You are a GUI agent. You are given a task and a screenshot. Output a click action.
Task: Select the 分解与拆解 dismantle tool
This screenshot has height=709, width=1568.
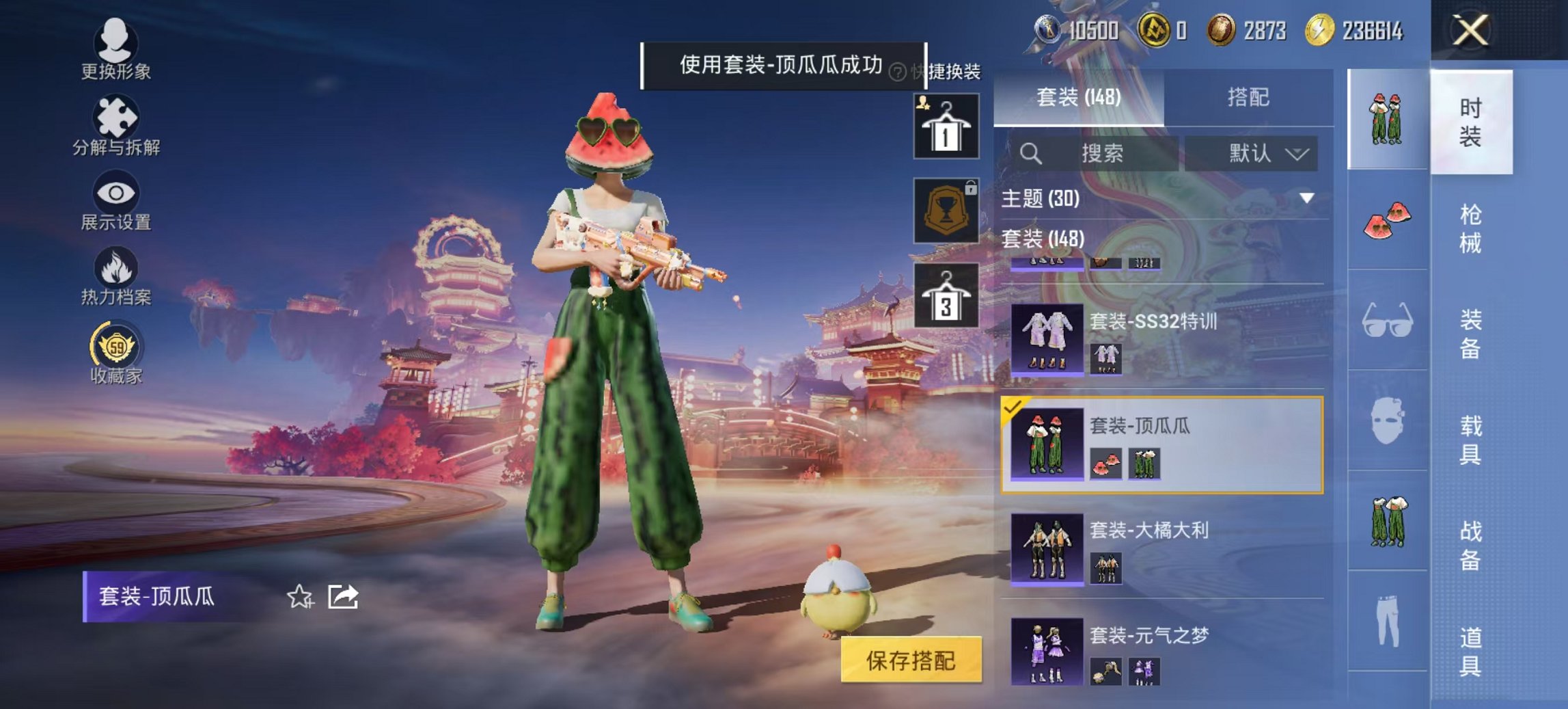point(115,126)
